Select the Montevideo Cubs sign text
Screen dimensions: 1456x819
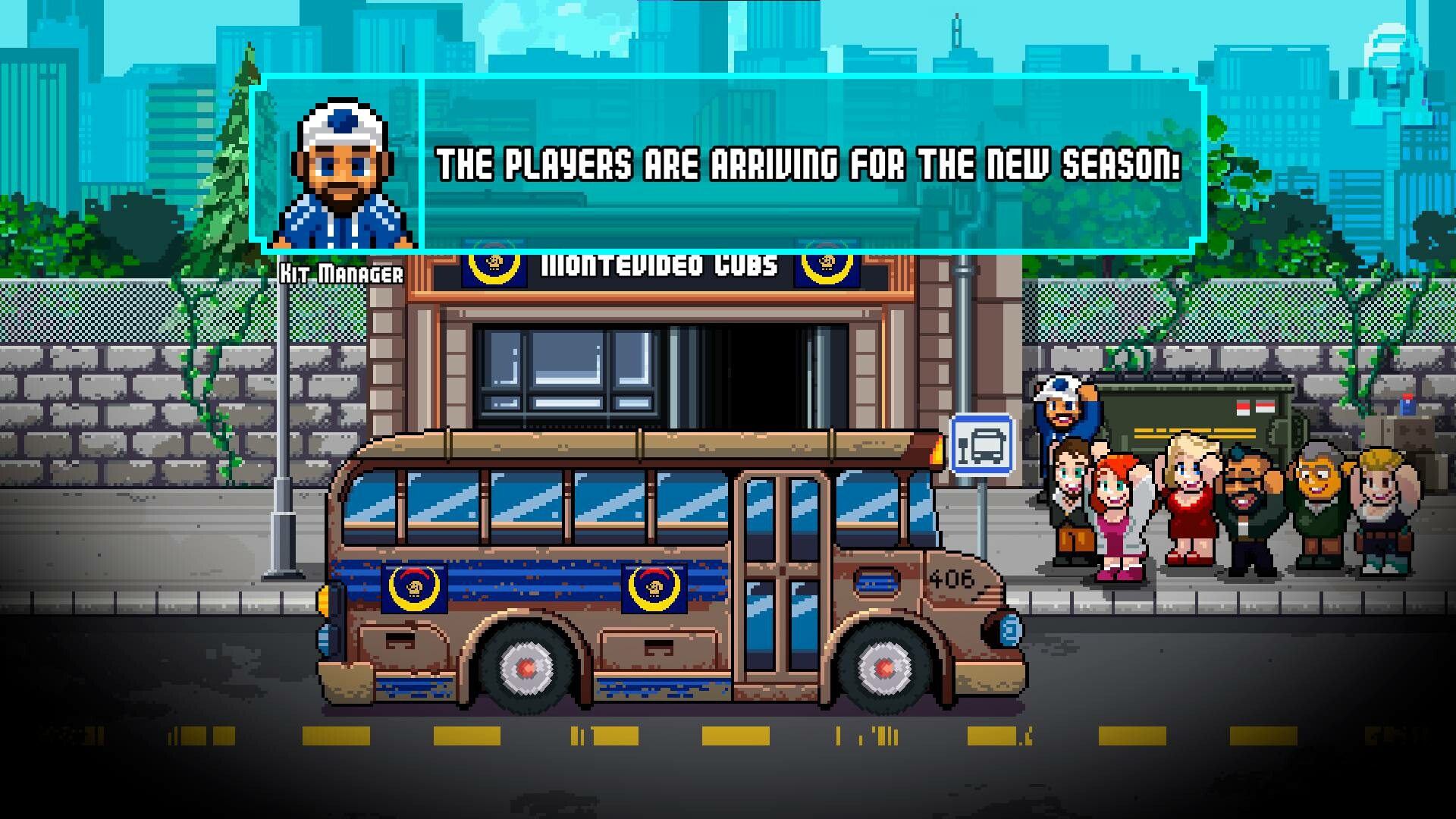(658, 264)
